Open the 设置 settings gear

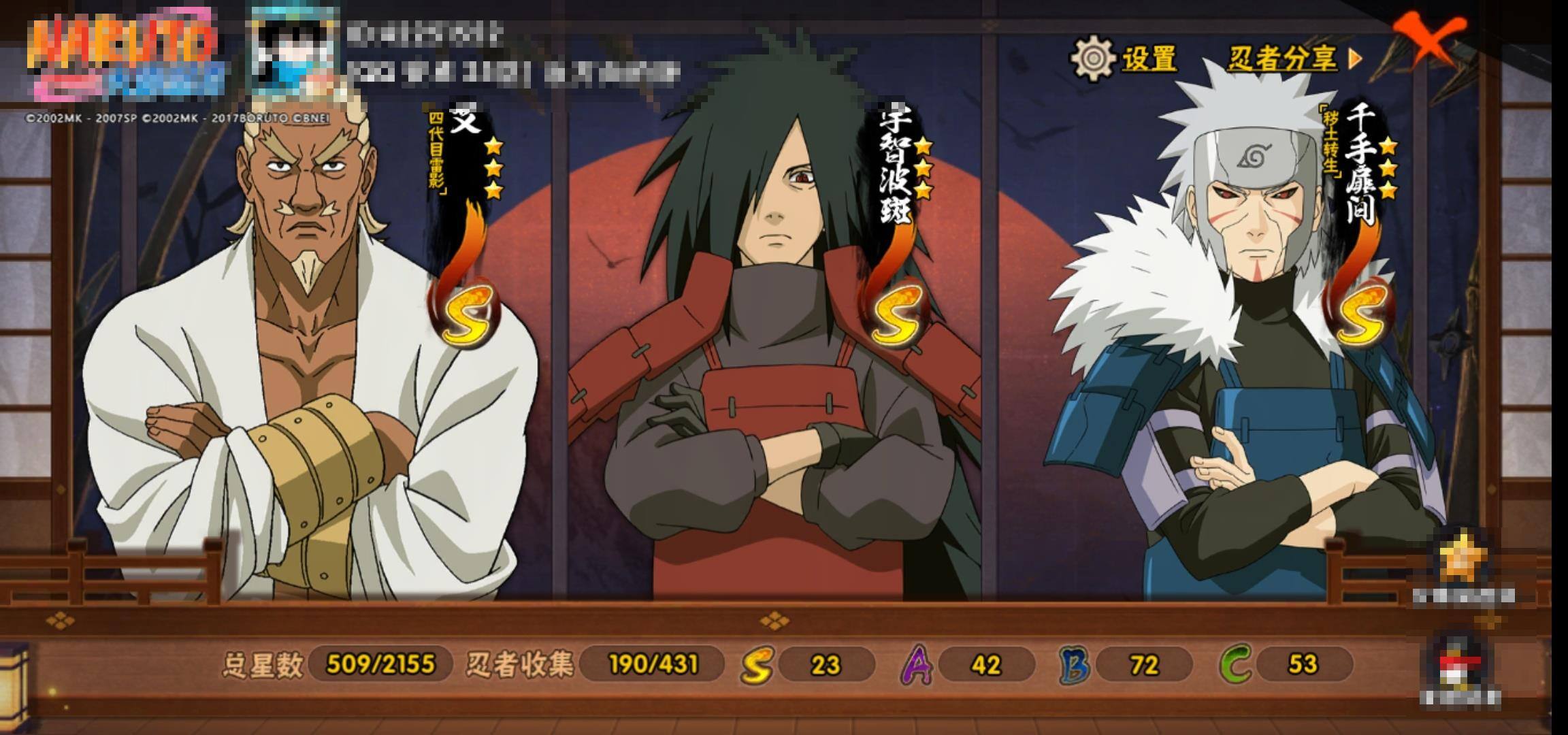[1092, 59]
